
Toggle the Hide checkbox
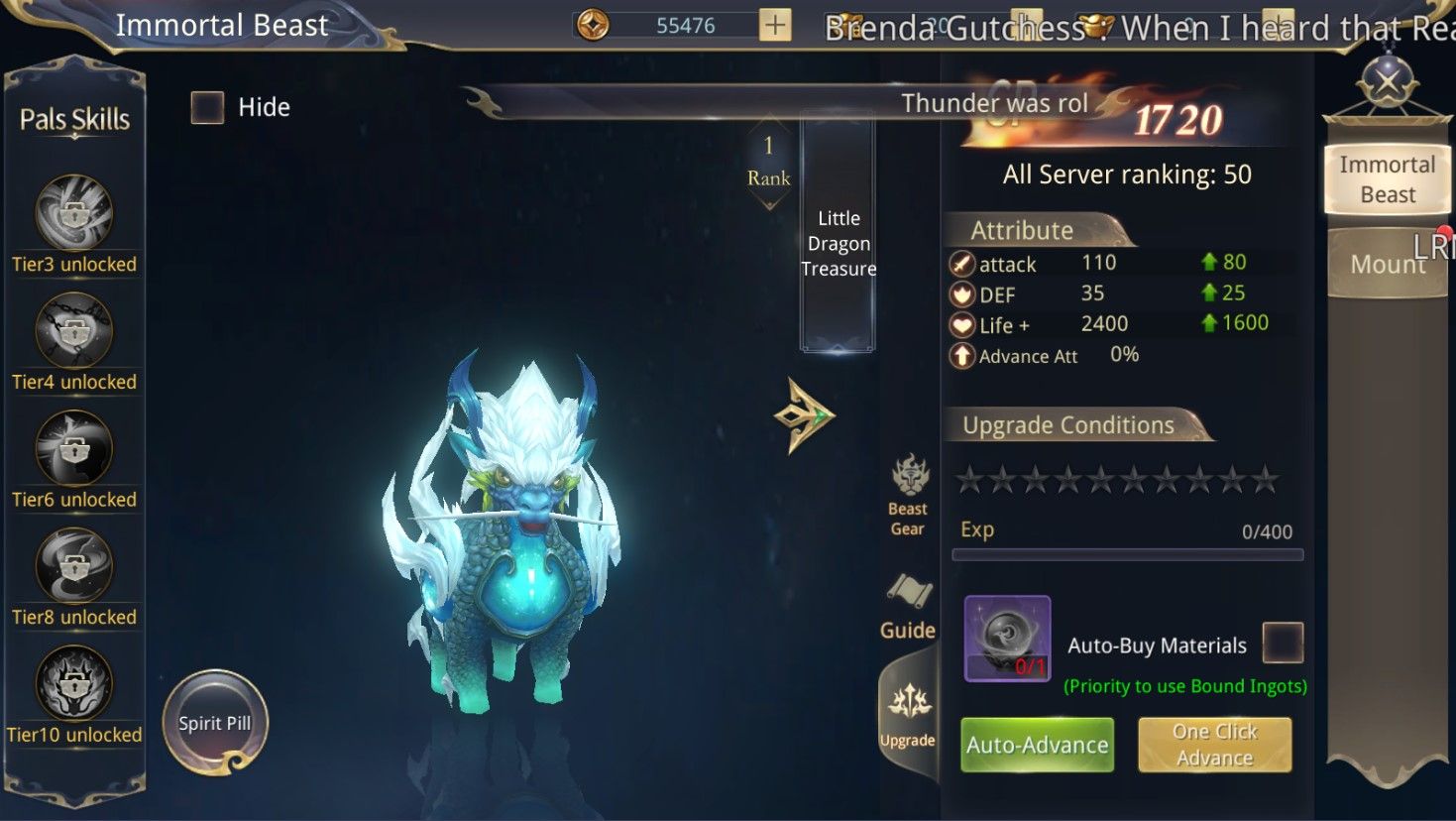coord(207,107)
